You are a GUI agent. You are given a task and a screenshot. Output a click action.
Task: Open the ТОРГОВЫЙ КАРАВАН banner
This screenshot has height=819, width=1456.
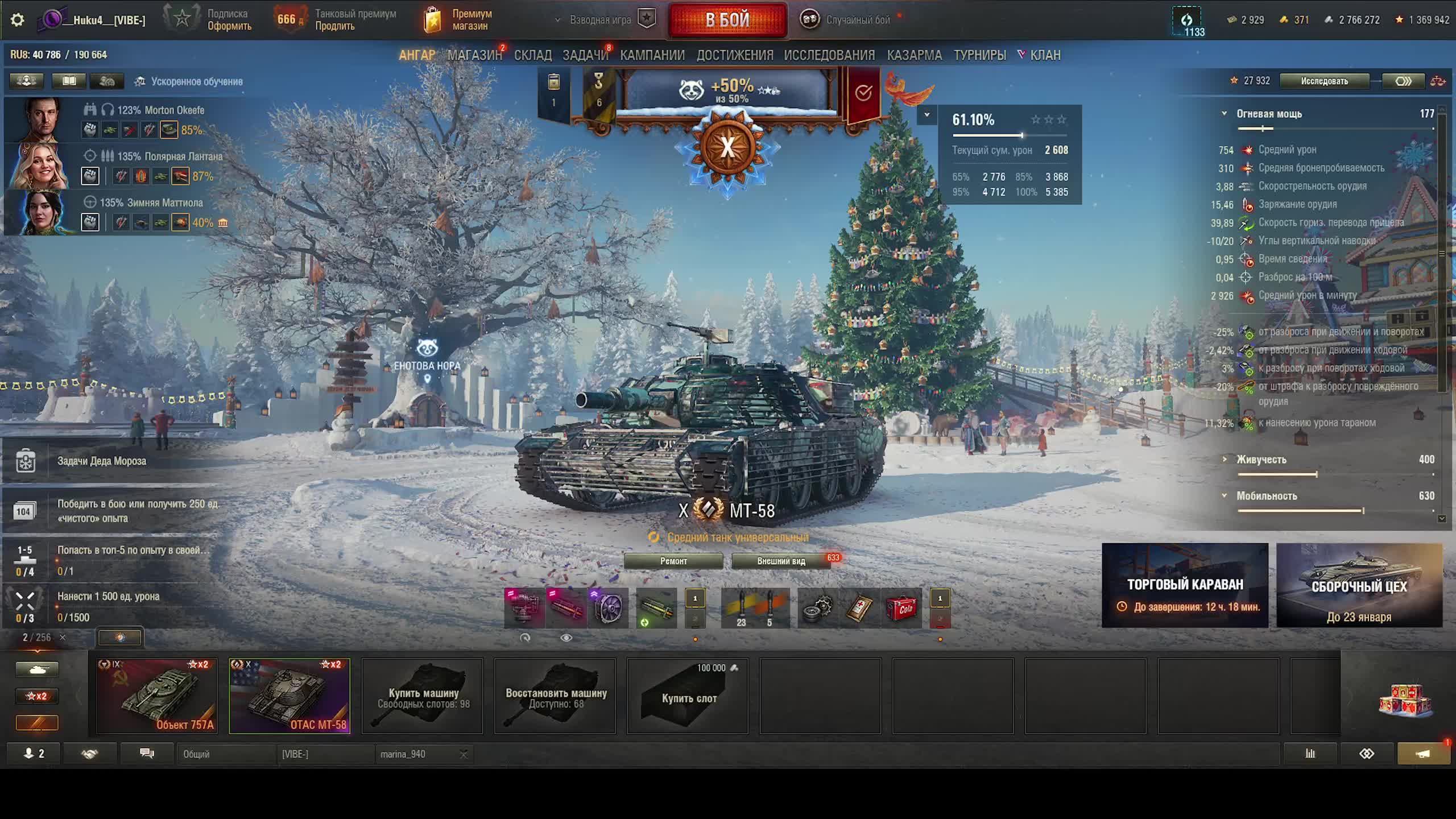click(1185, 585)
